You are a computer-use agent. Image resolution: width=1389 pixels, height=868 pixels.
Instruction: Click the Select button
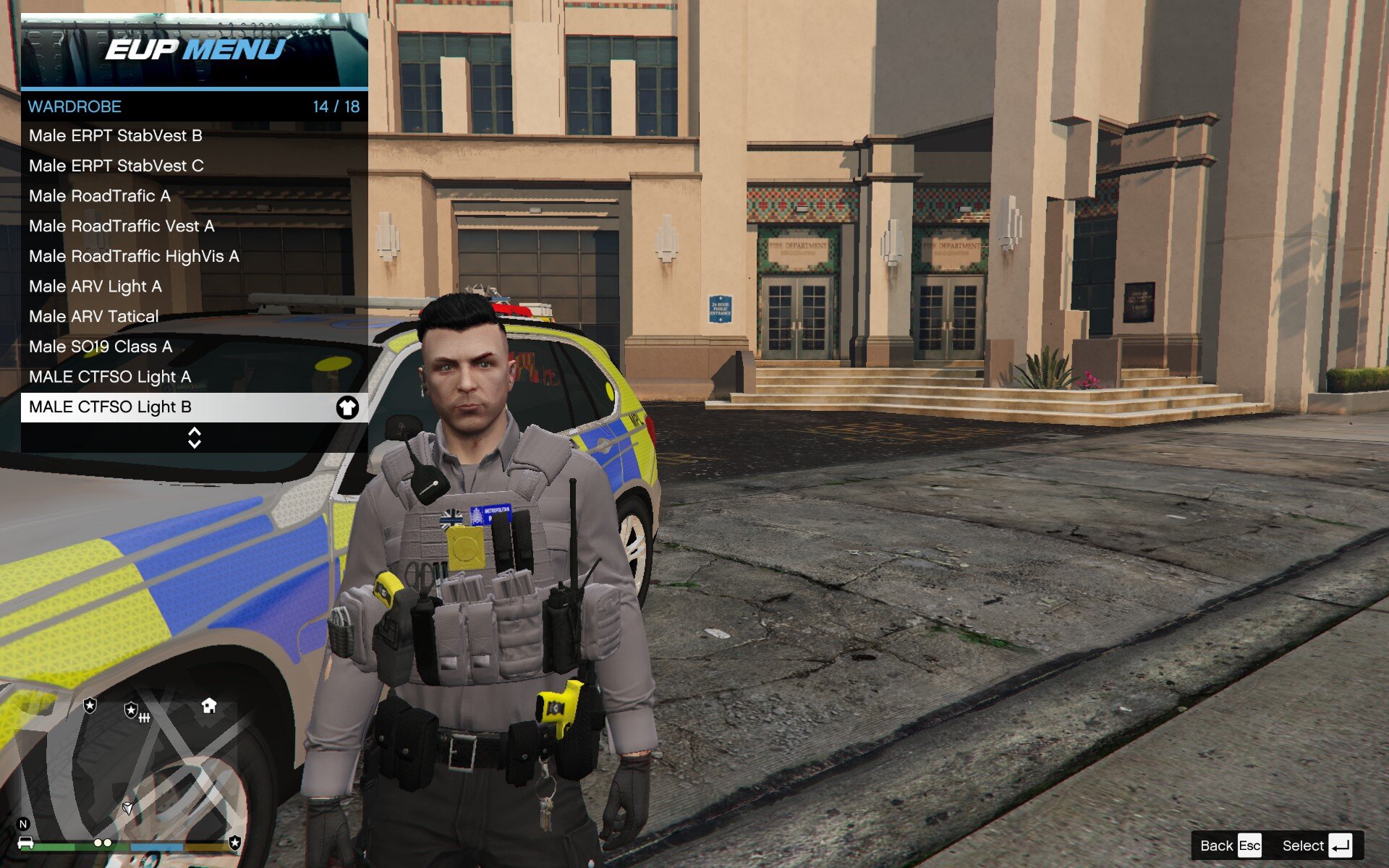(1317, 846)
